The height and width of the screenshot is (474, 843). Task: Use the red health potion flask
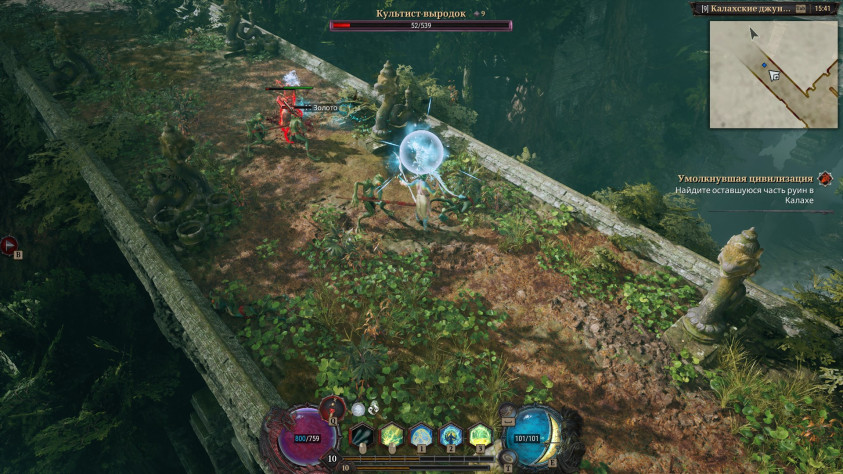(331, 407)
